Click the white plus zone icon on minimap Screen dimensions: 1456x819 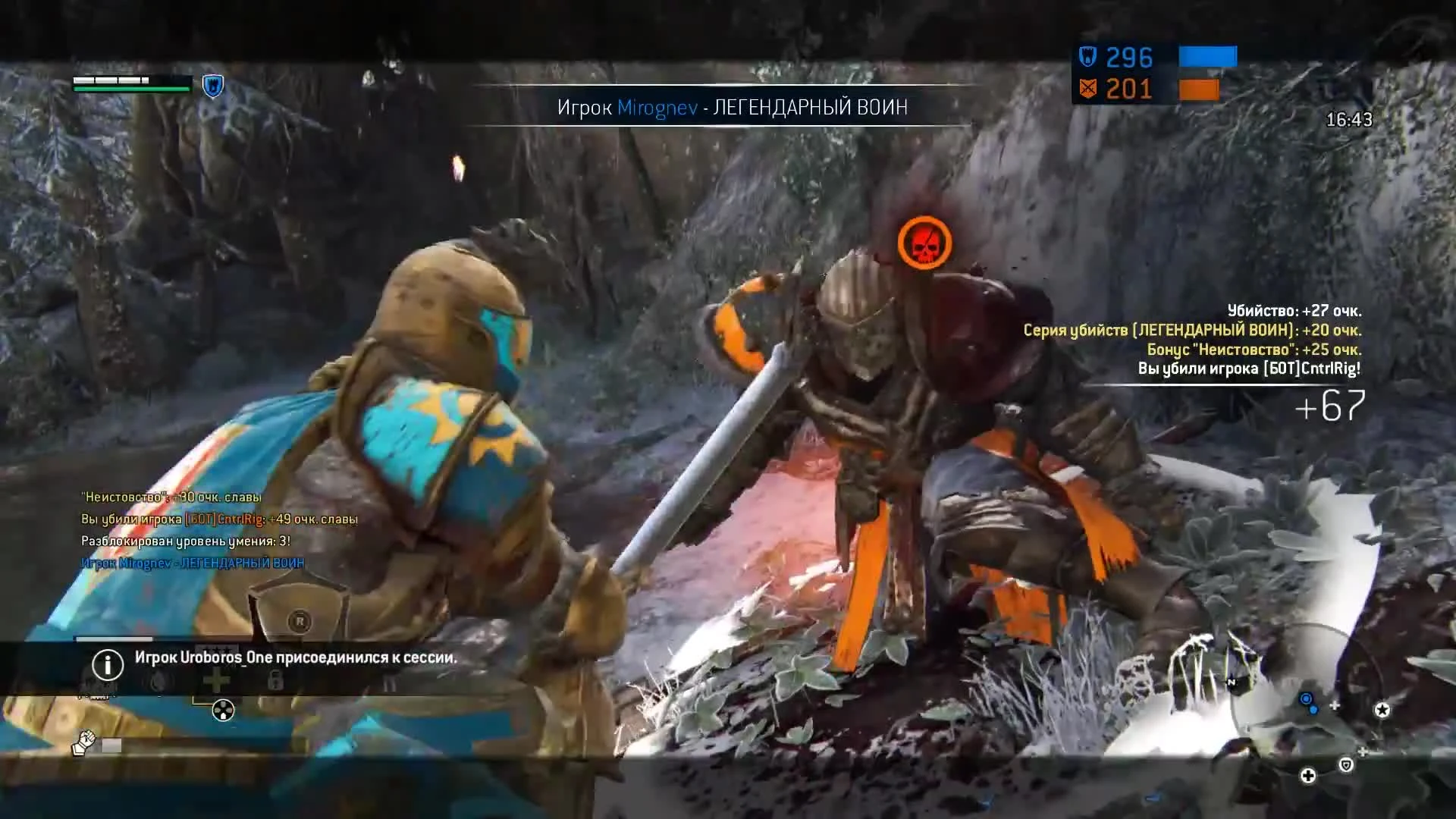click(x=1310, y=776)
